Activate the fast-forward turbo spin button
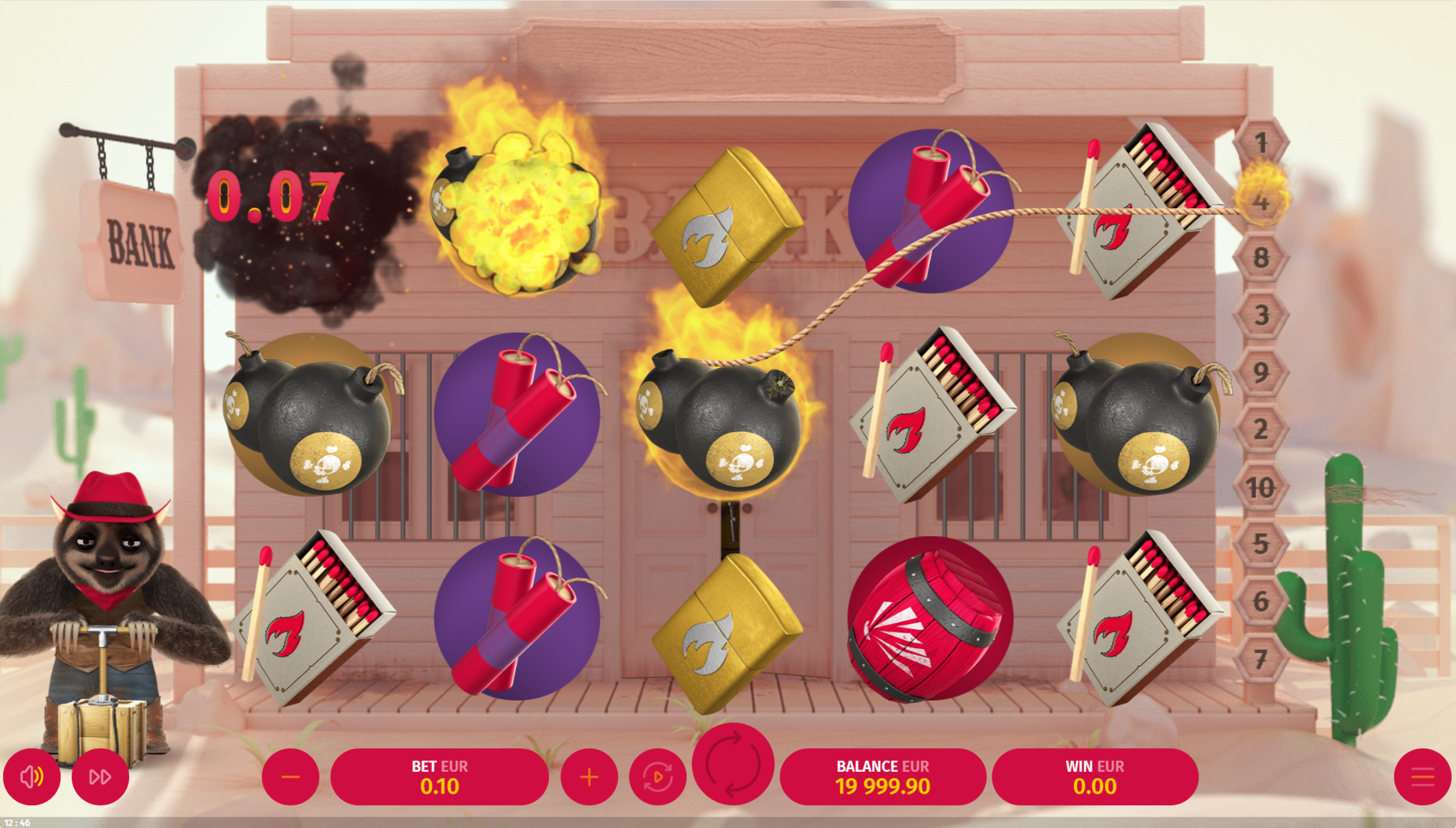Viewport: 1456px width, 828px height. (100, 777)
